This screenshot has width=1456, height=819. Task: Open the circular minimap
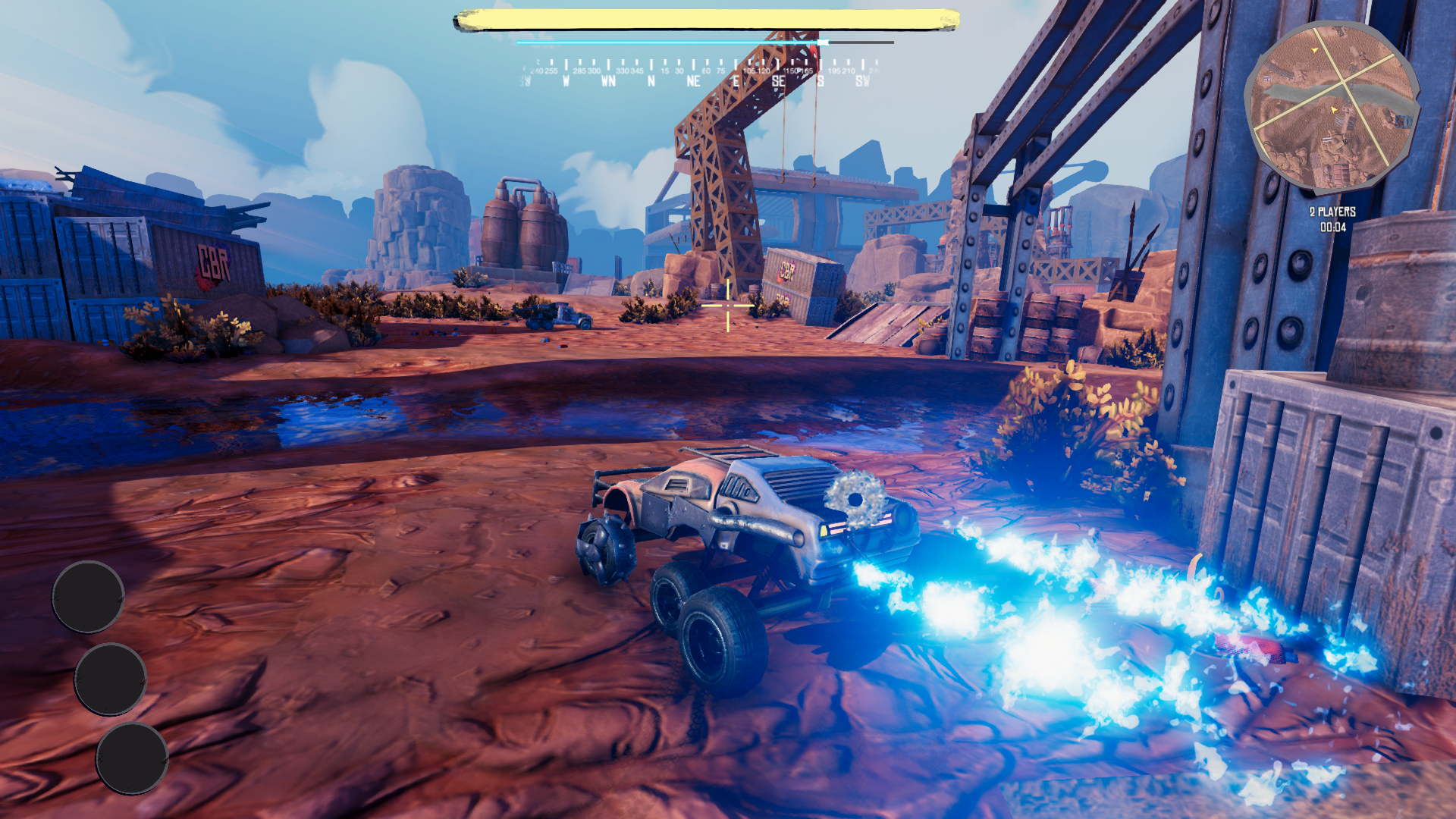[1332, 108]
